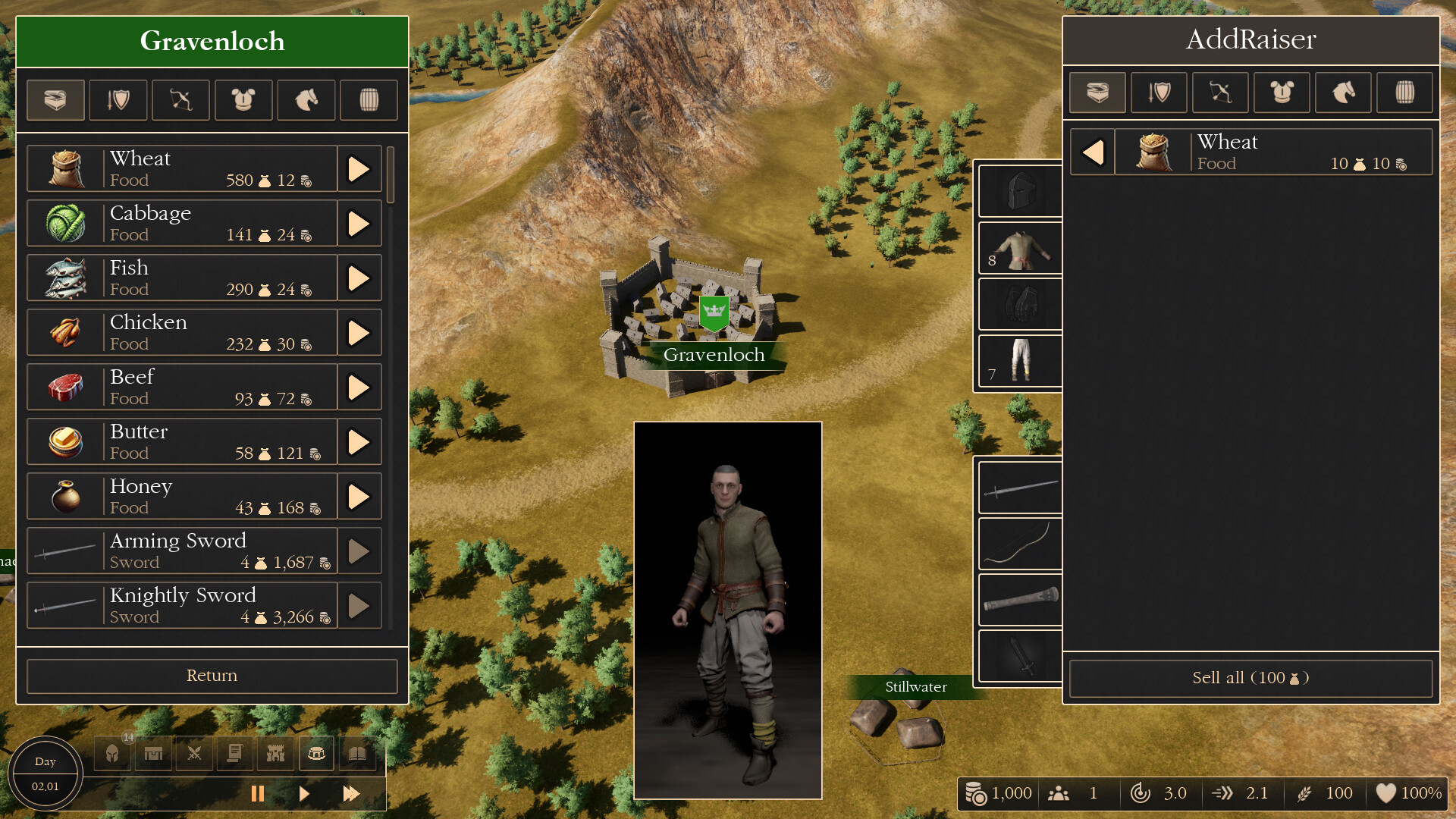The height and width of the screenshot is (819, 1456).
Task: Resume the game with the play button
Action: pos(304,793)
